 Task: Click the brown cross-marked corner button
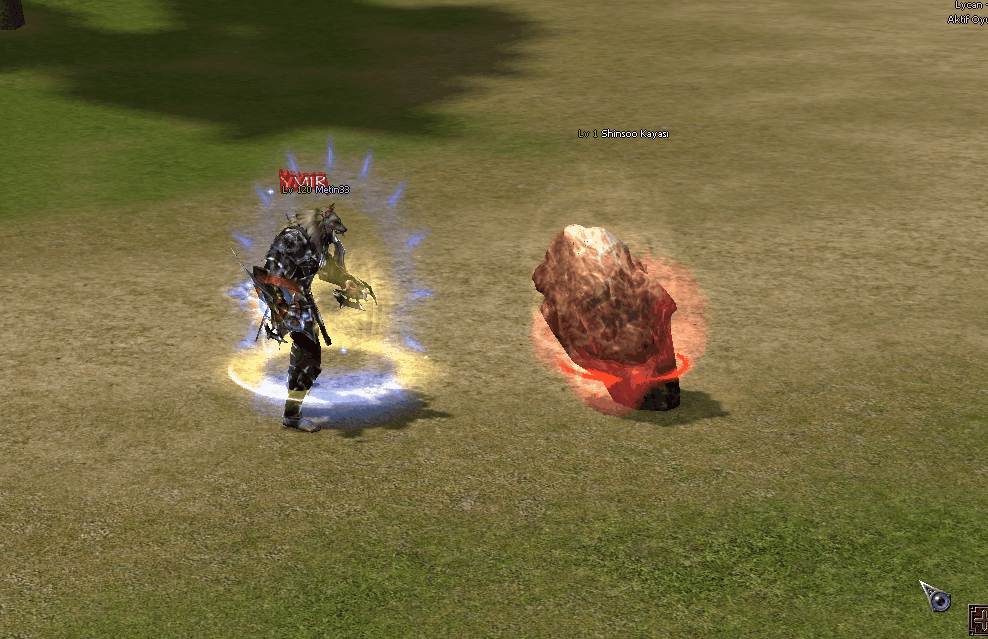(979, 619)
